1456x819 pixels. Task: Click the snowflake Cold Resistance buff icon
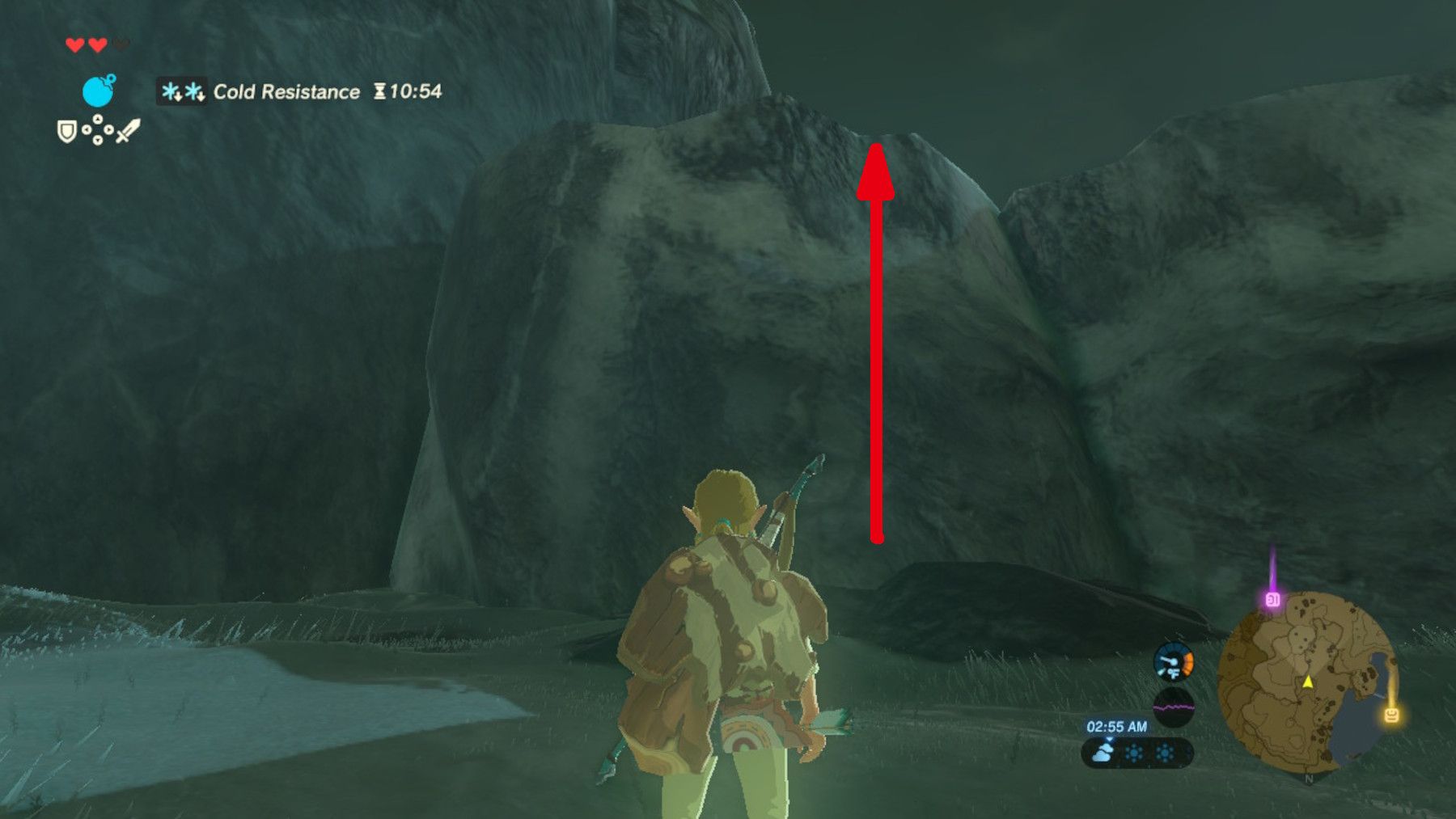[182, 91]
